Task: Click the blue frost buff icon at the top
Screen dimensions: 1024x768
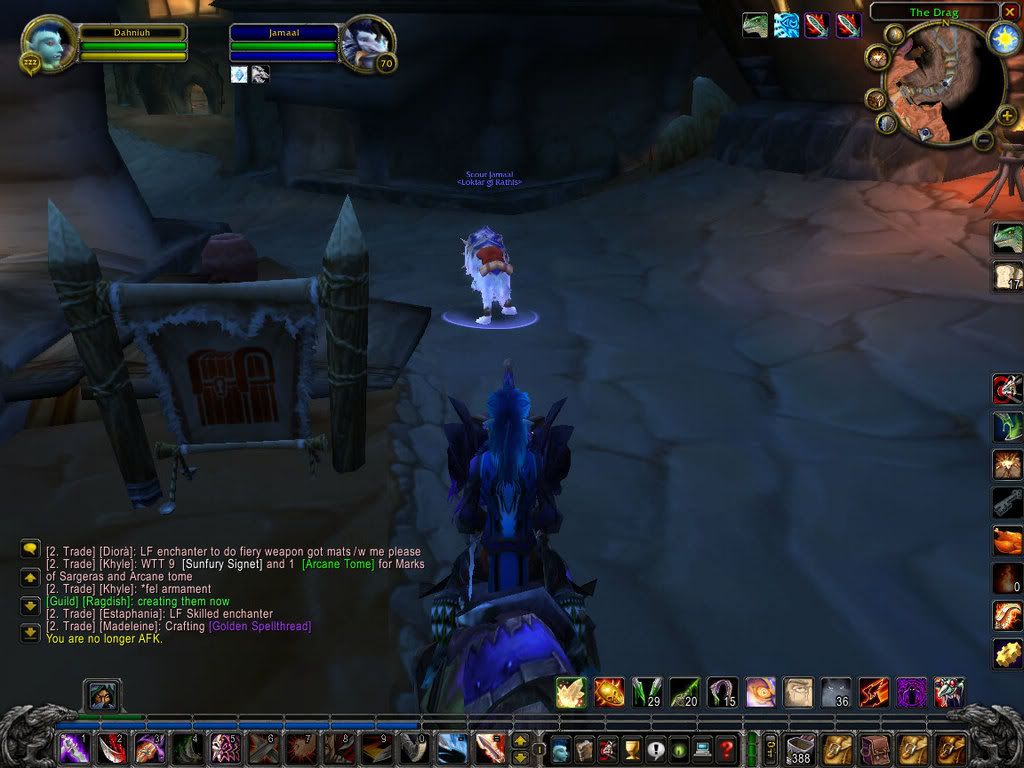Action: click(x=786, y=26)
